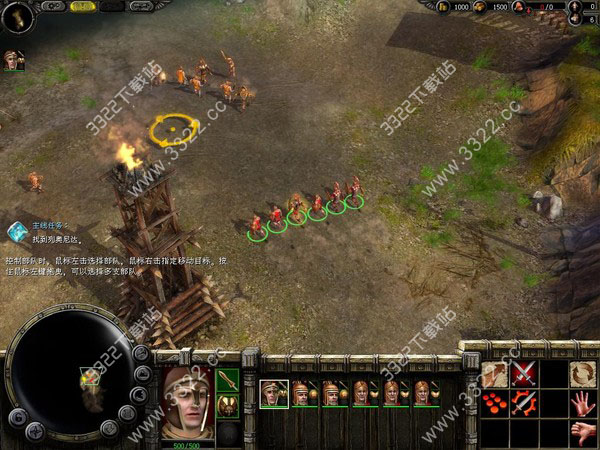This screenshot has width=600, height=450.
Task: Select the highlighted first unit portrait
Action: (x=274, y=393)
